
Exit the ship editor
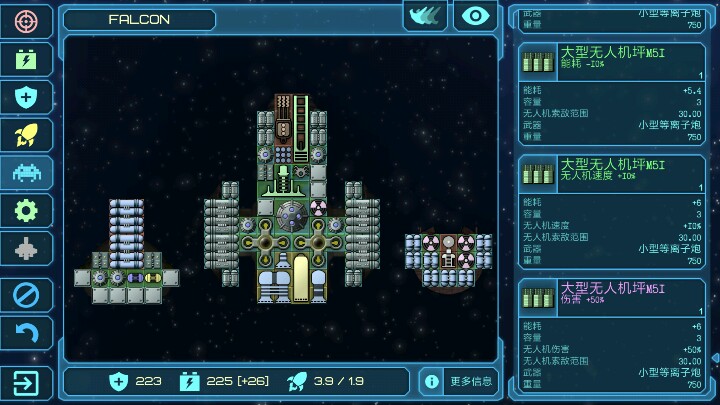click(x=27, y=382)
